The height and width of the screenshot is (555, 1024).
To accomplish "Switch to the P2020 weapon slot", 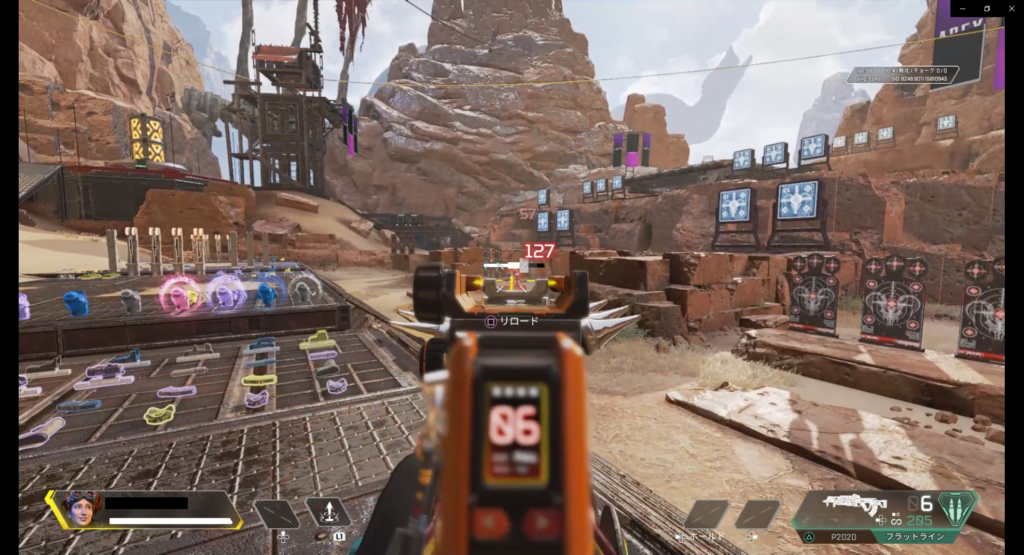I will (839, 537).
